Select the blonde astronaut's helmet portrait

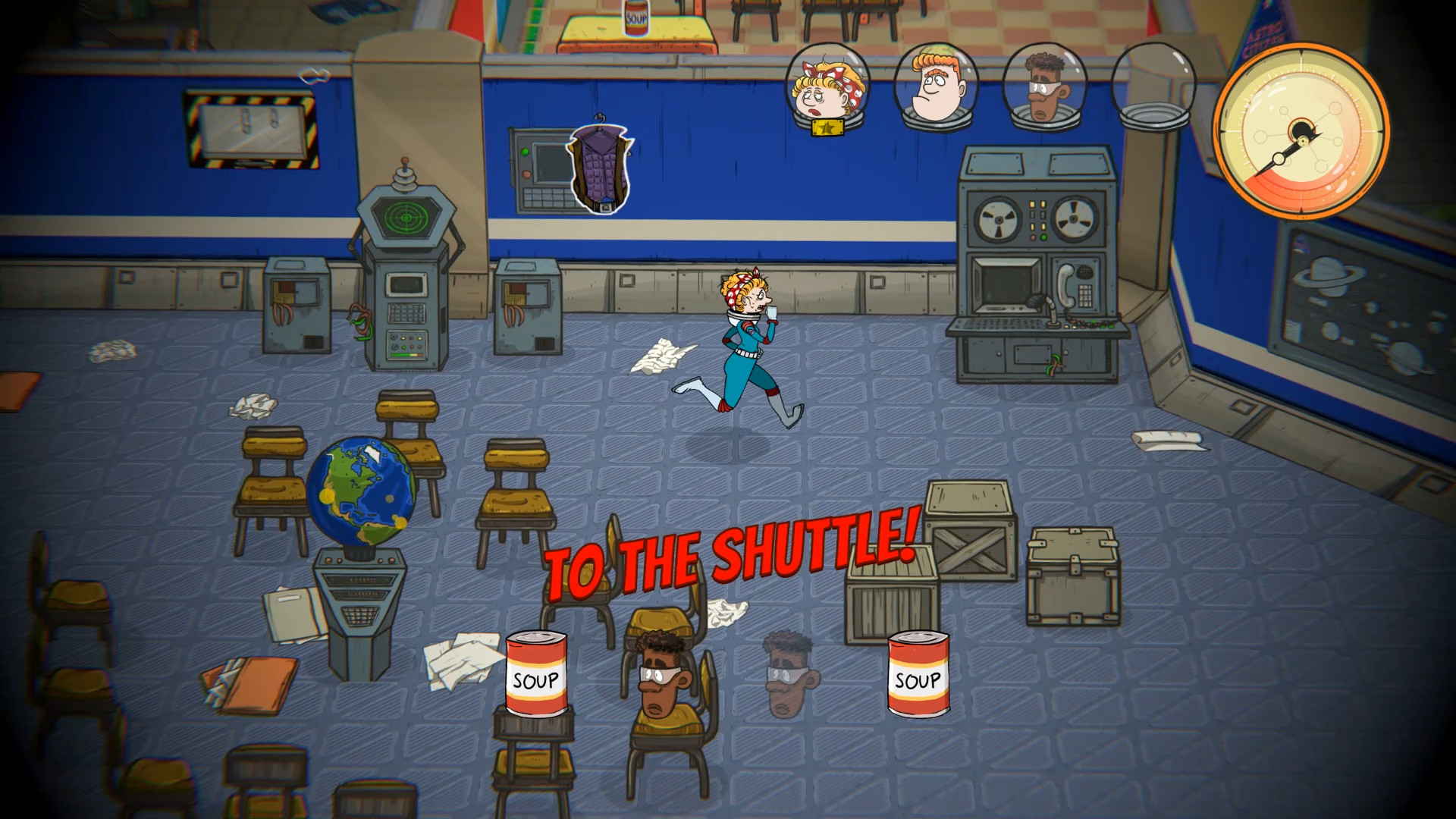coord(825,83)
